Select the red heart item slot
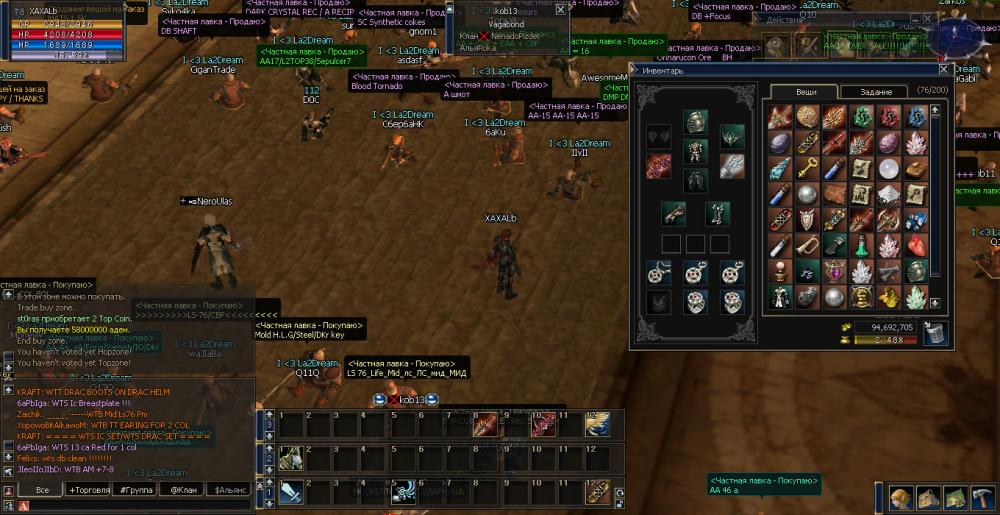Image resolution: width=1000 pixels, height=515 pixels. pyautogui.click(x=916, y=245)
